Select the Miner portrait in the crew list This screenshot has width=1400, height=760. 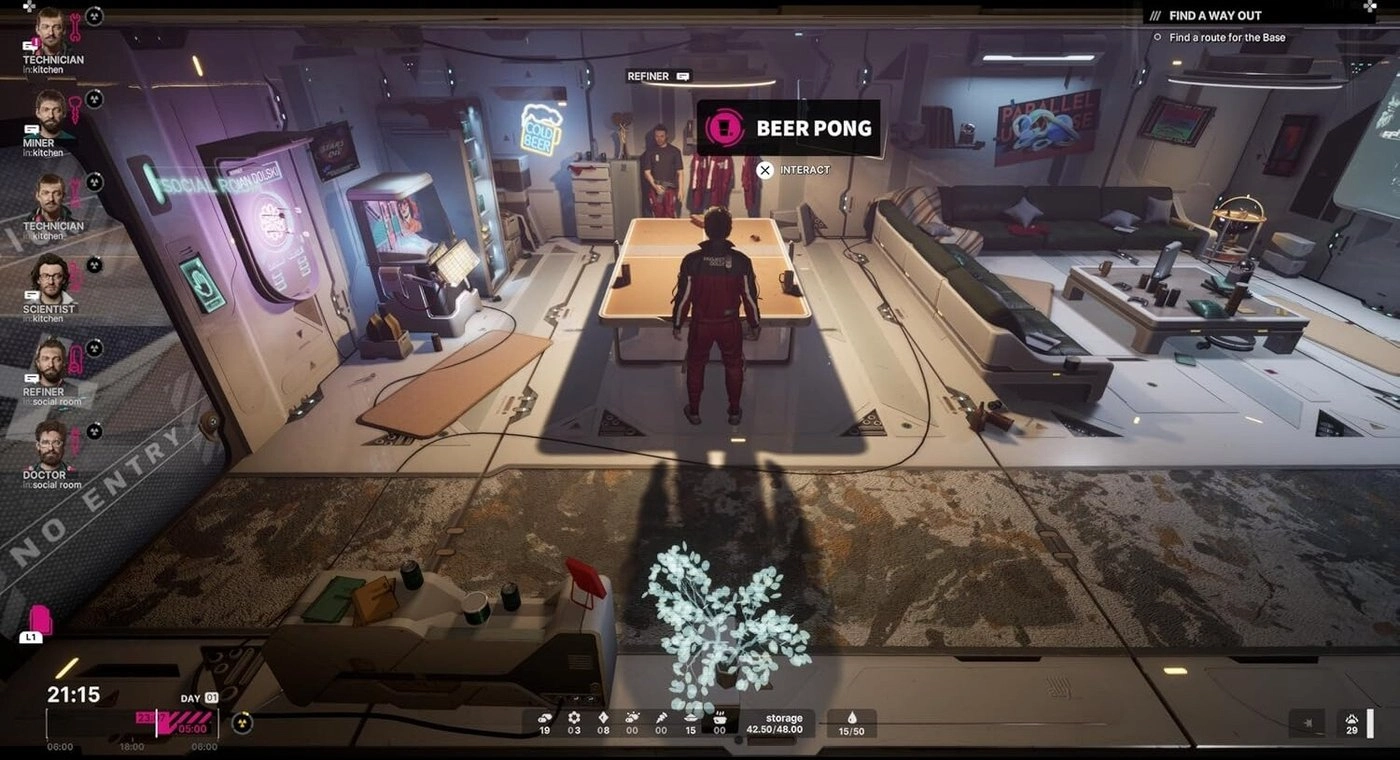[x=51, y=113]
